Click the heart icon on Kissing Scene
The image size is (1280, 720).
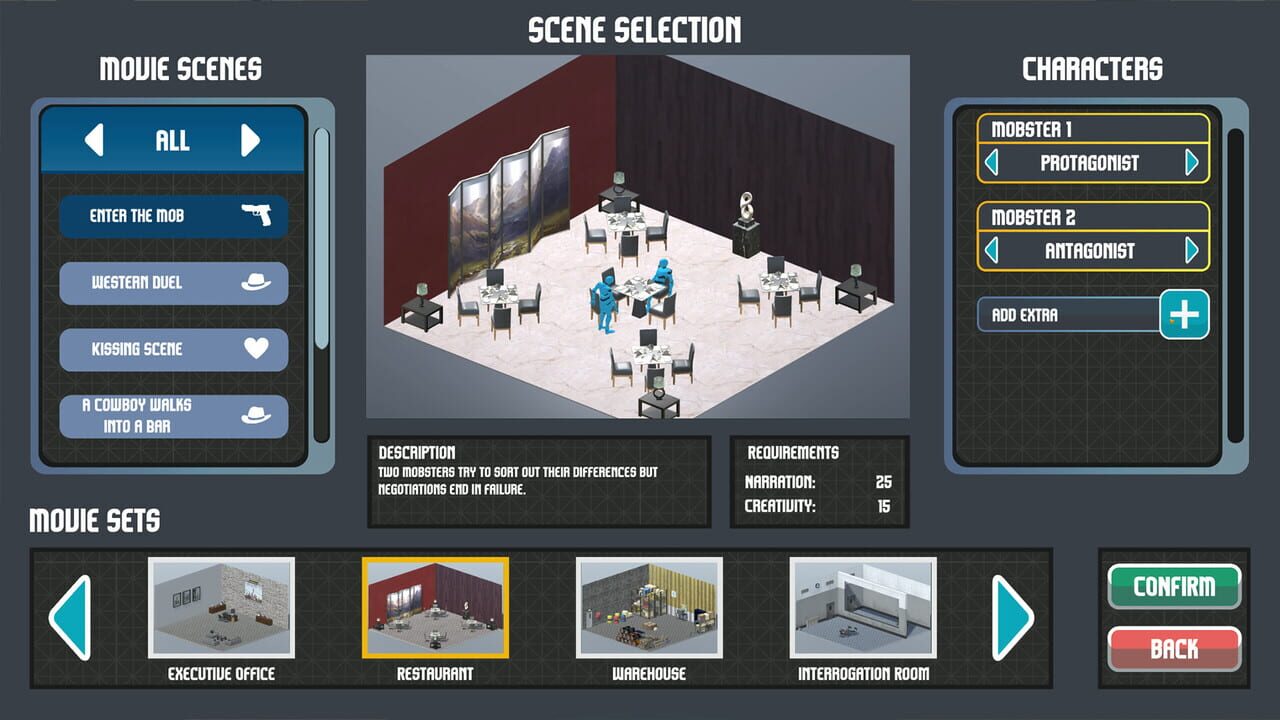258,349
